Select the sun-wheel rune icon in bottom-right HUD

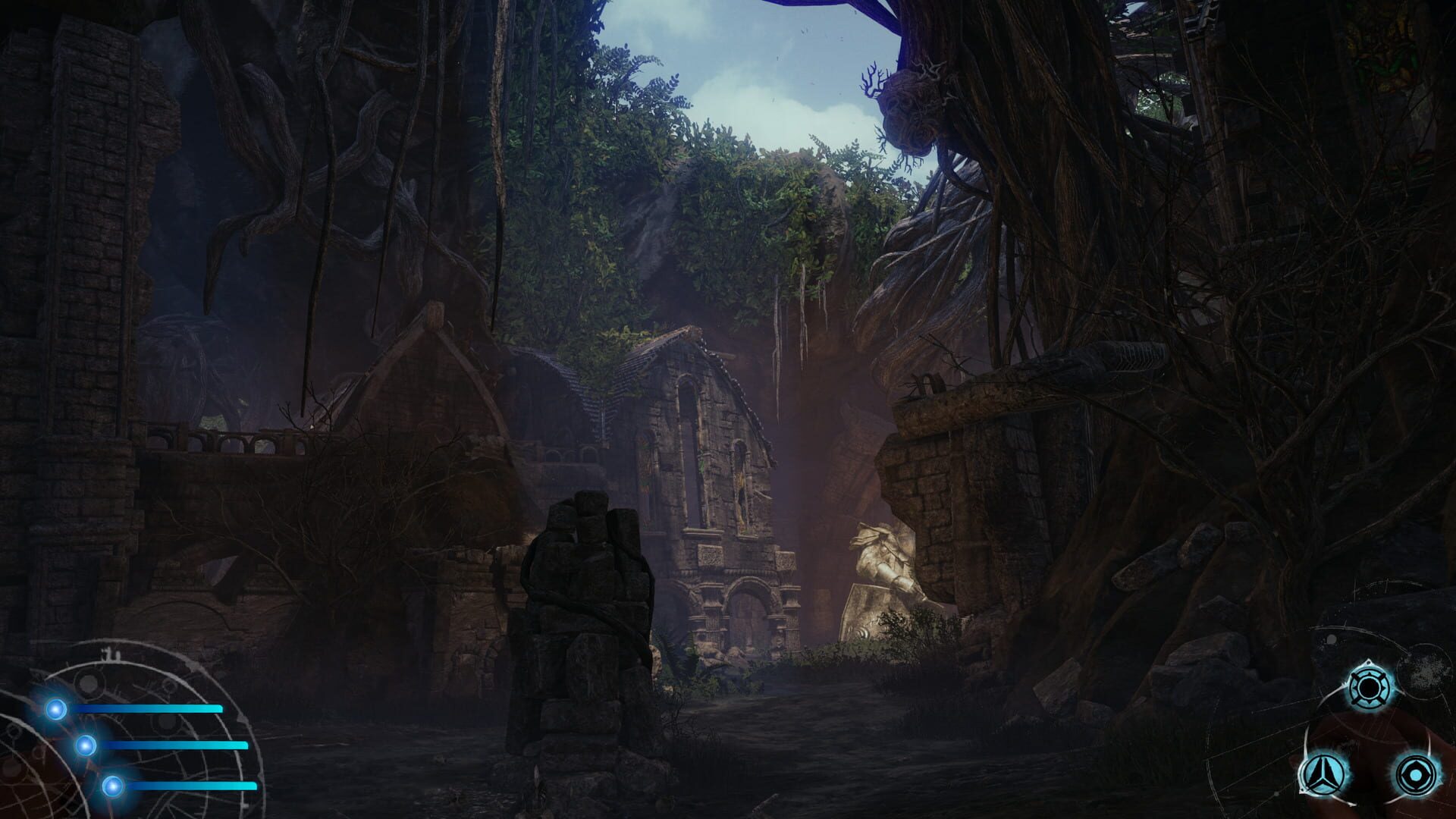[1370, 686]
